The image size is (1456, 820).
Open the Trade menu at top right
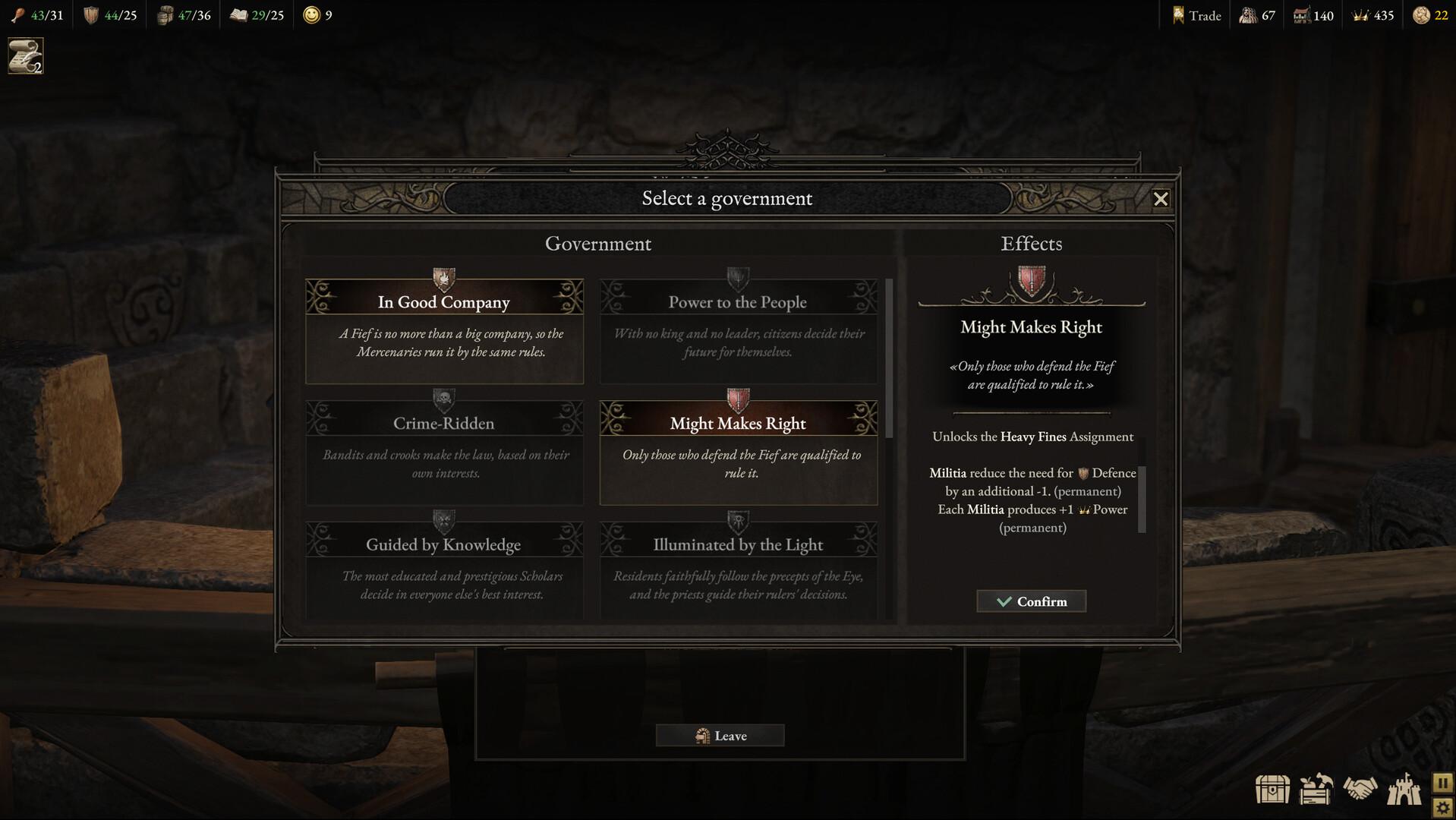(x=1196, y=14)
